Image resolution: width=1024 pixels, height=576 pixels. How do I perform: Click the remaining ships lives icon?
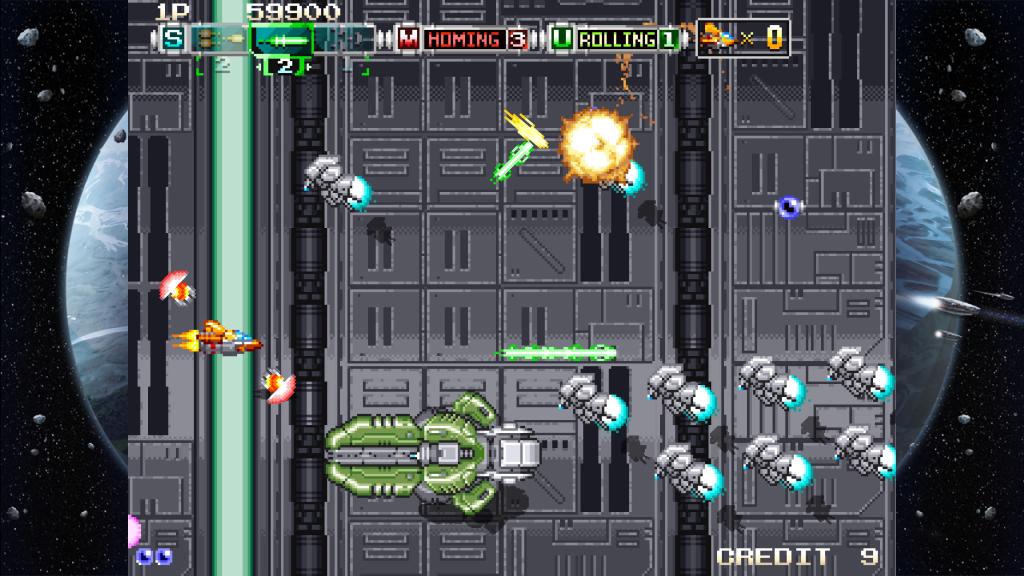pos(714,37)
